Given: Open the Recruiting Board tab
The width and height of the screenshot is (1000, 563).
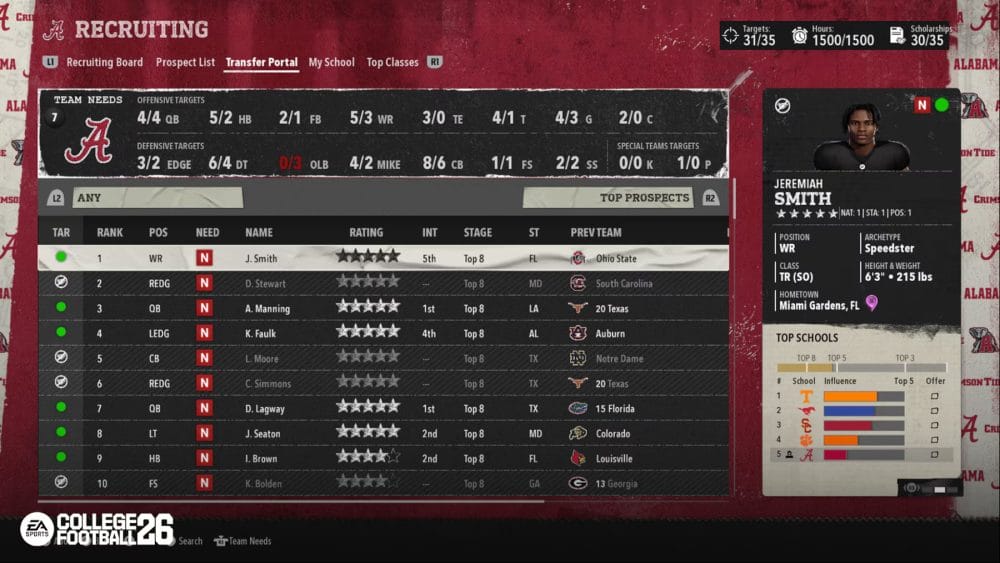Looking at the screenshot, I should 104,62.
